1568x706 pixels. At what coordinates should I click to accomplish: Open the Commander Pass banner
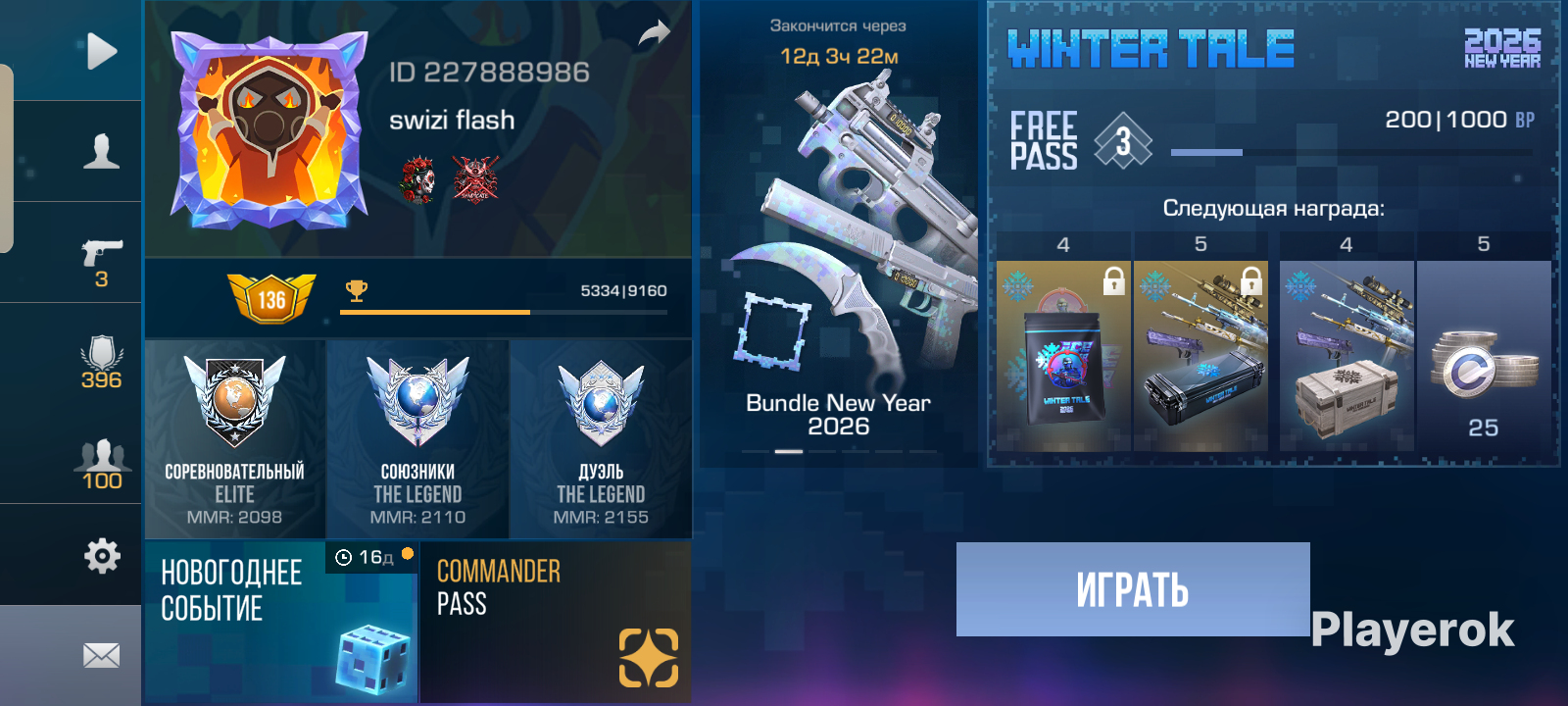pos(556,622)
